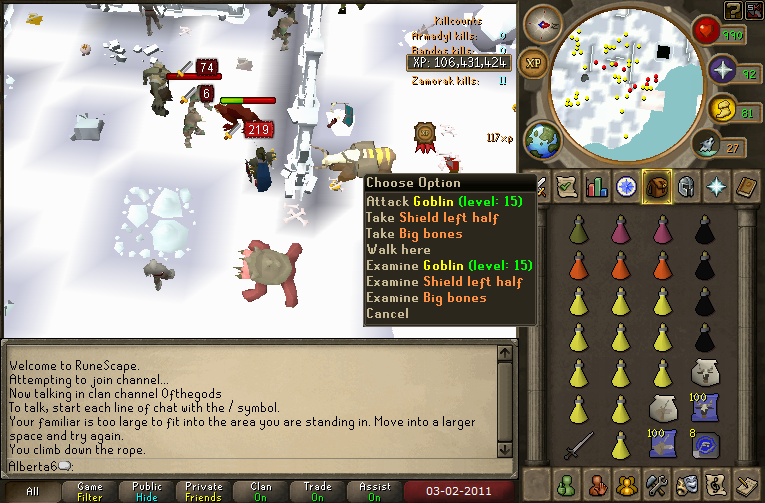The width and height of the screenshot is (765, 503).
Task: Cancel the Choose Option menu
Action: (387, 313)
